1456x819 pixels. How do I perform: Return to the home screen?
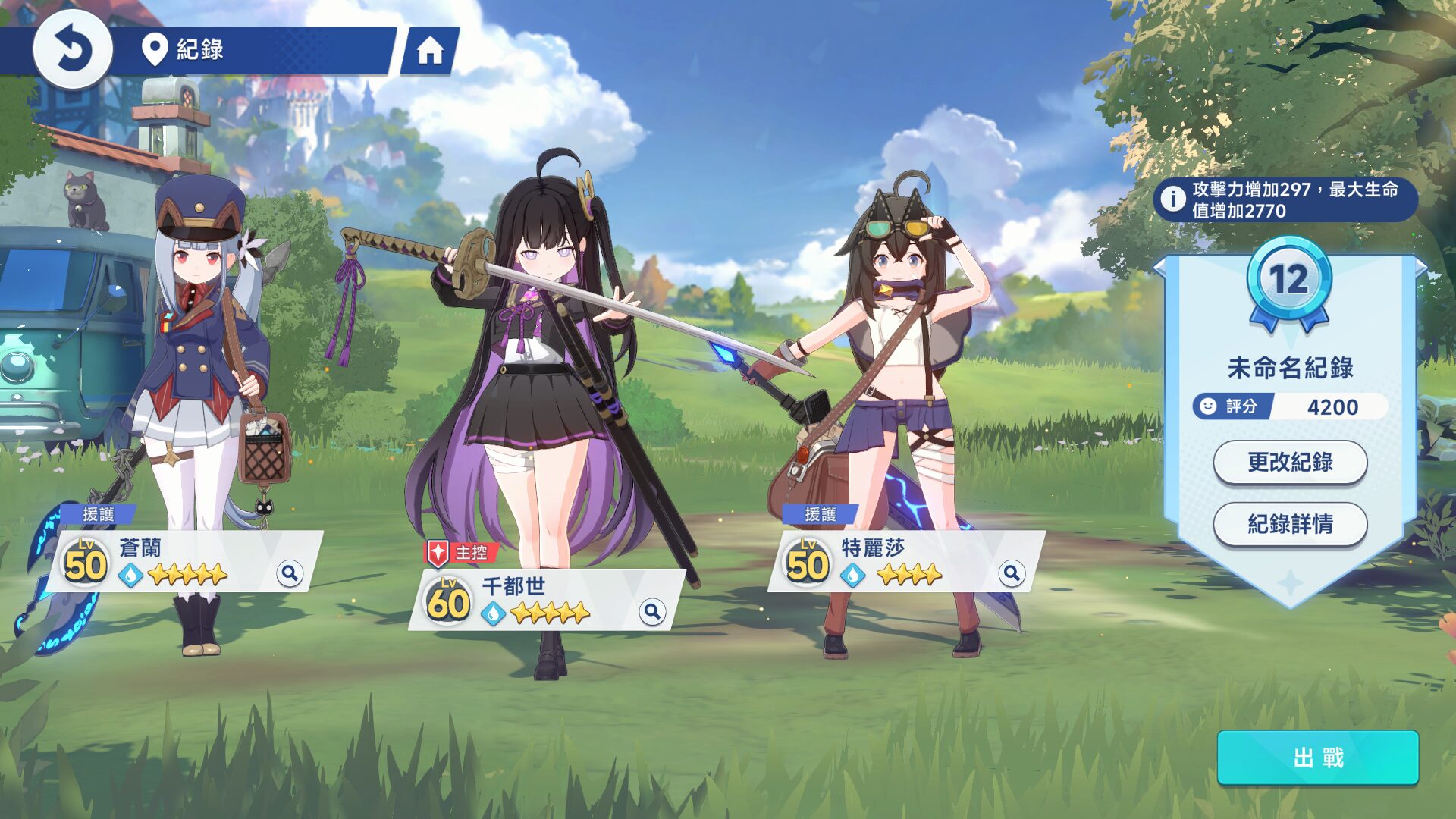pos(430,51)
